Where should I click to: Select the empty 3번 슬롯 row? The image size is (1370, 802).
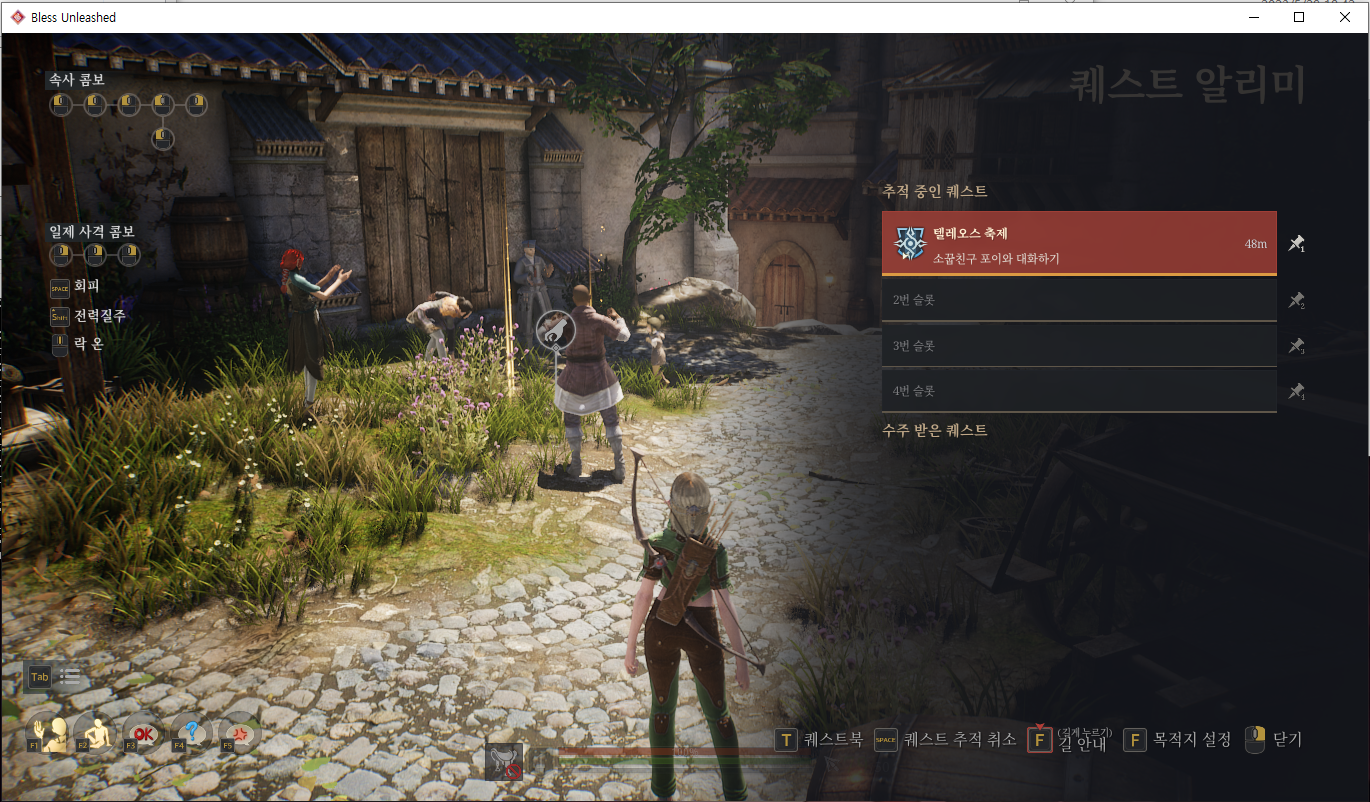pos(1078,345)
